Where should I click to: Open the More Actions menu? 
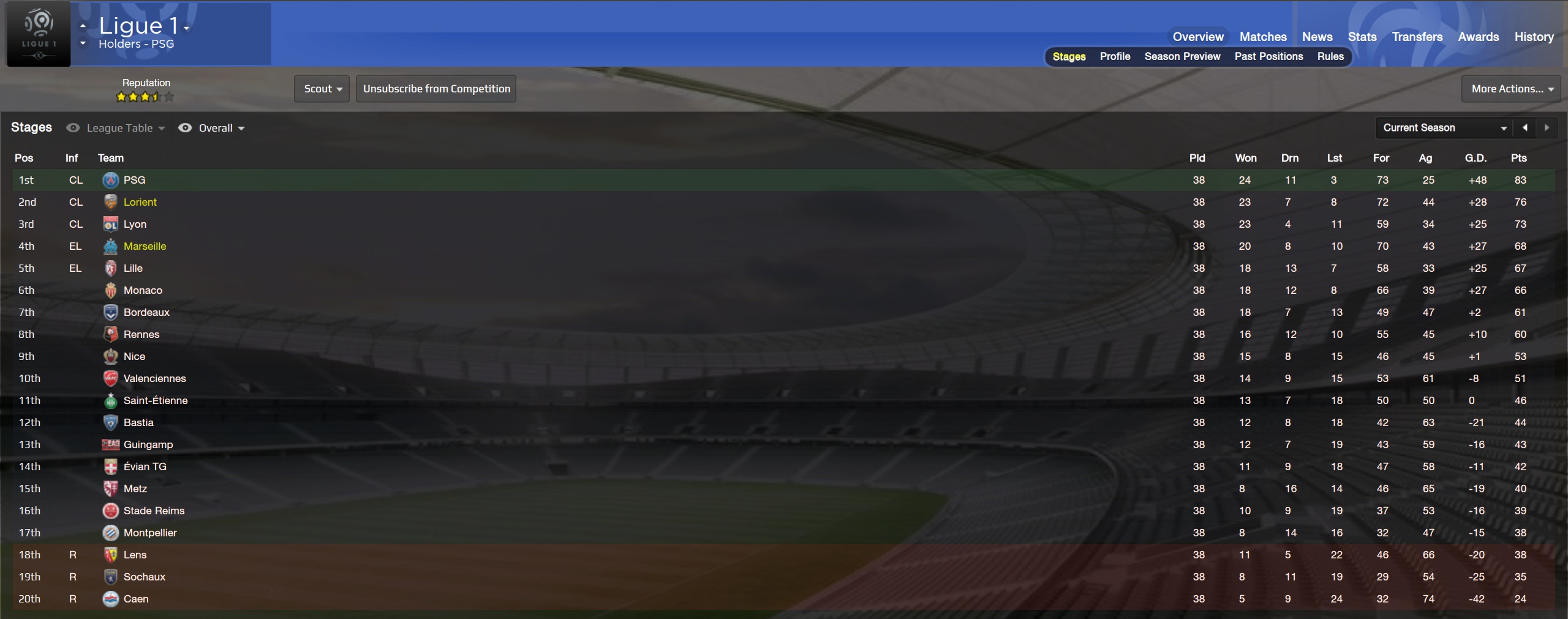click(x=1510, y=89)
